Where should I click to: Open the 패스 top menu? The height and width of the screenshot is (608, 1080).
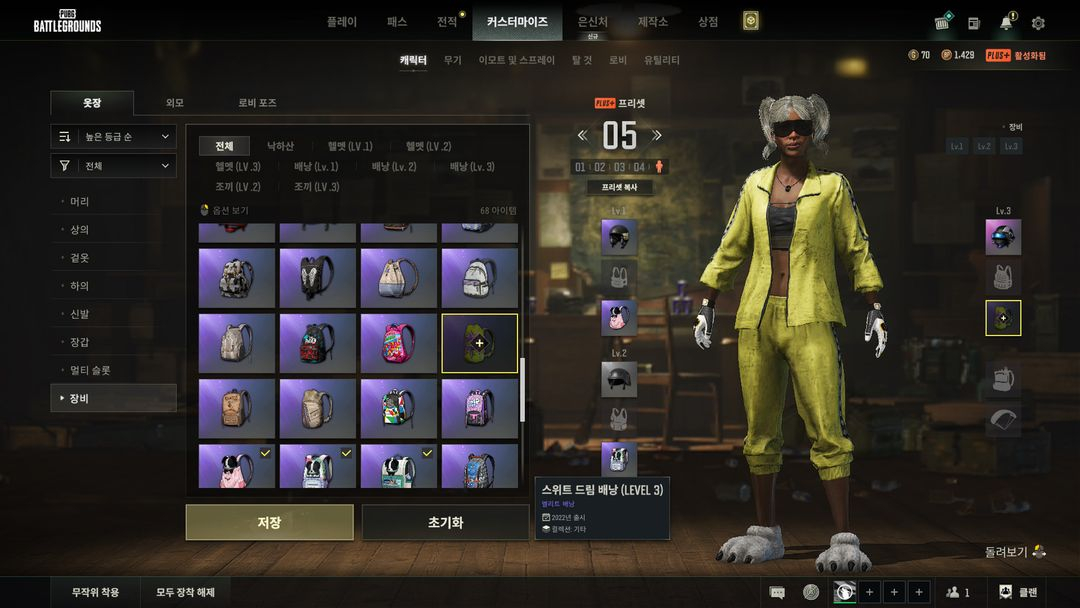(x=396, y=21)
